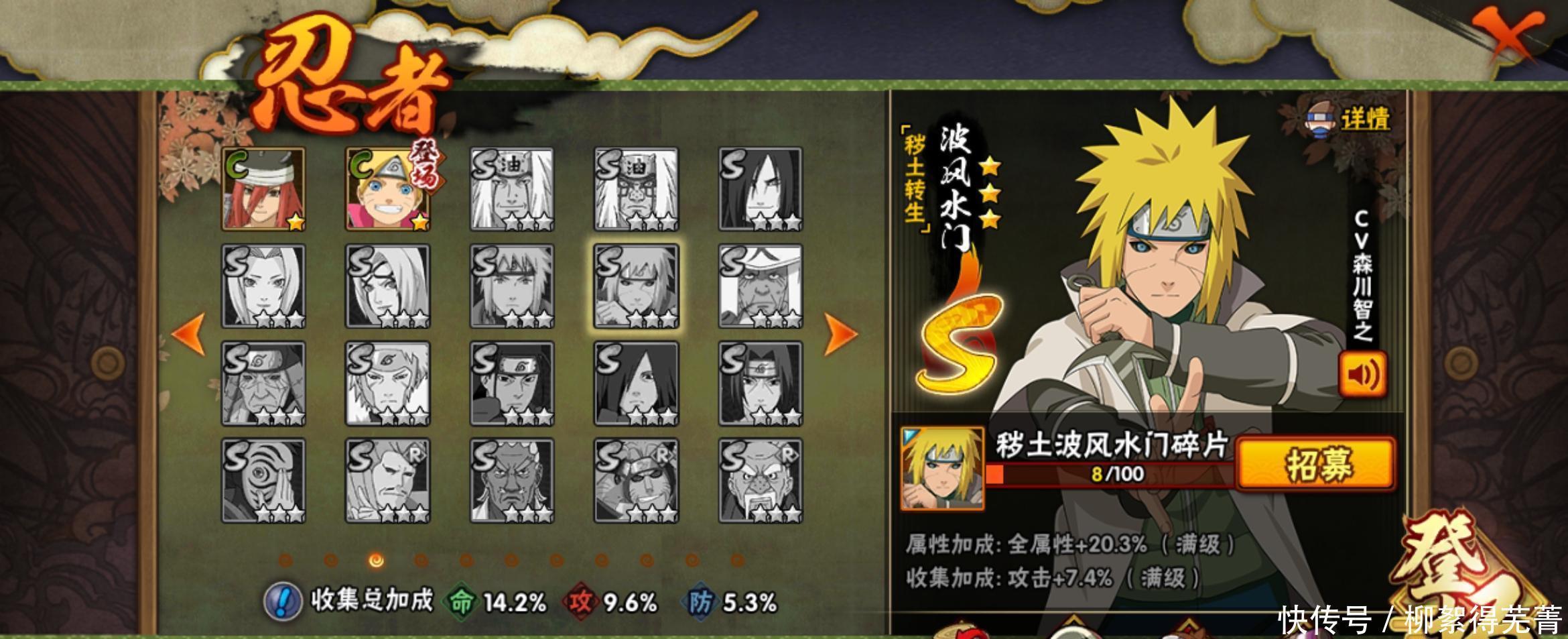
Task: Choose the colored Naruto portrait tagged 登场
Action: click(x=388, y=190)
